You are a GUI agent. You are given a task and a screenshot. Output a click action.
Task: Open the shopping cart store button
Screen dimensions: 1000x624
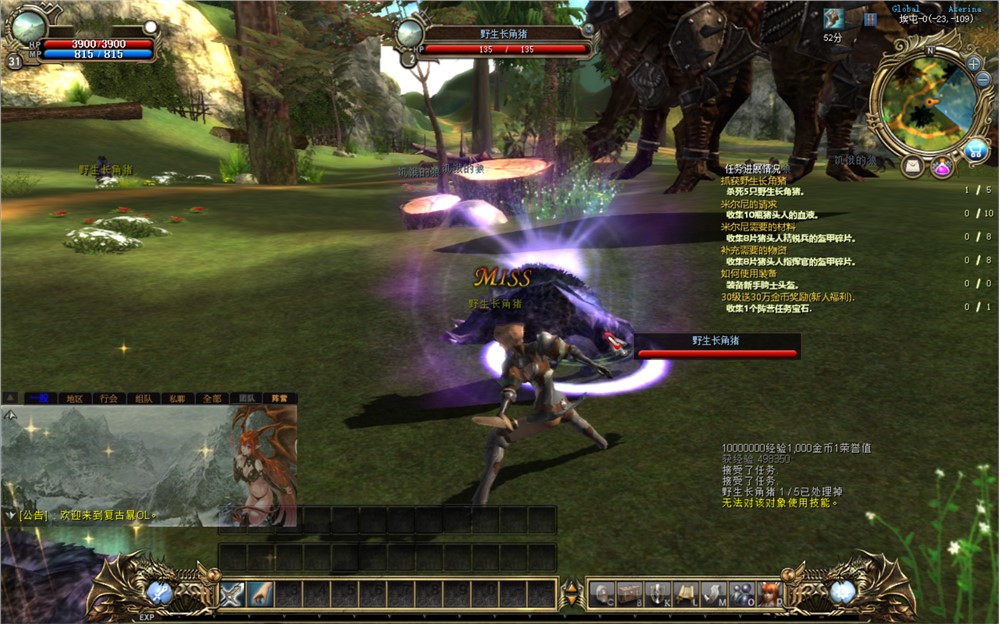(976, 150)
